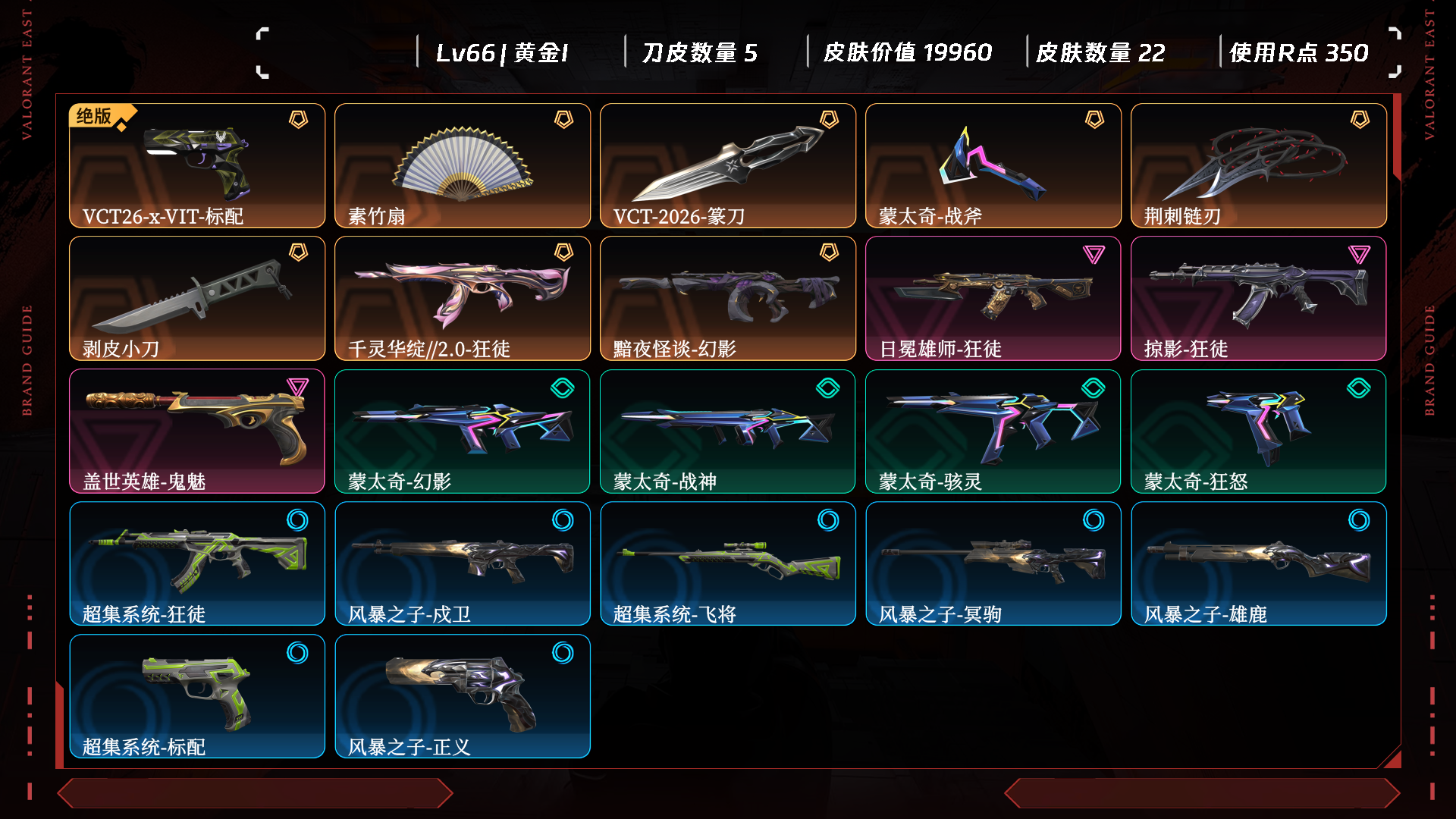1456x819 pixels.
Task: Open the VCT-2026-篆刀 knife card
Action: [x=728, y=165]
